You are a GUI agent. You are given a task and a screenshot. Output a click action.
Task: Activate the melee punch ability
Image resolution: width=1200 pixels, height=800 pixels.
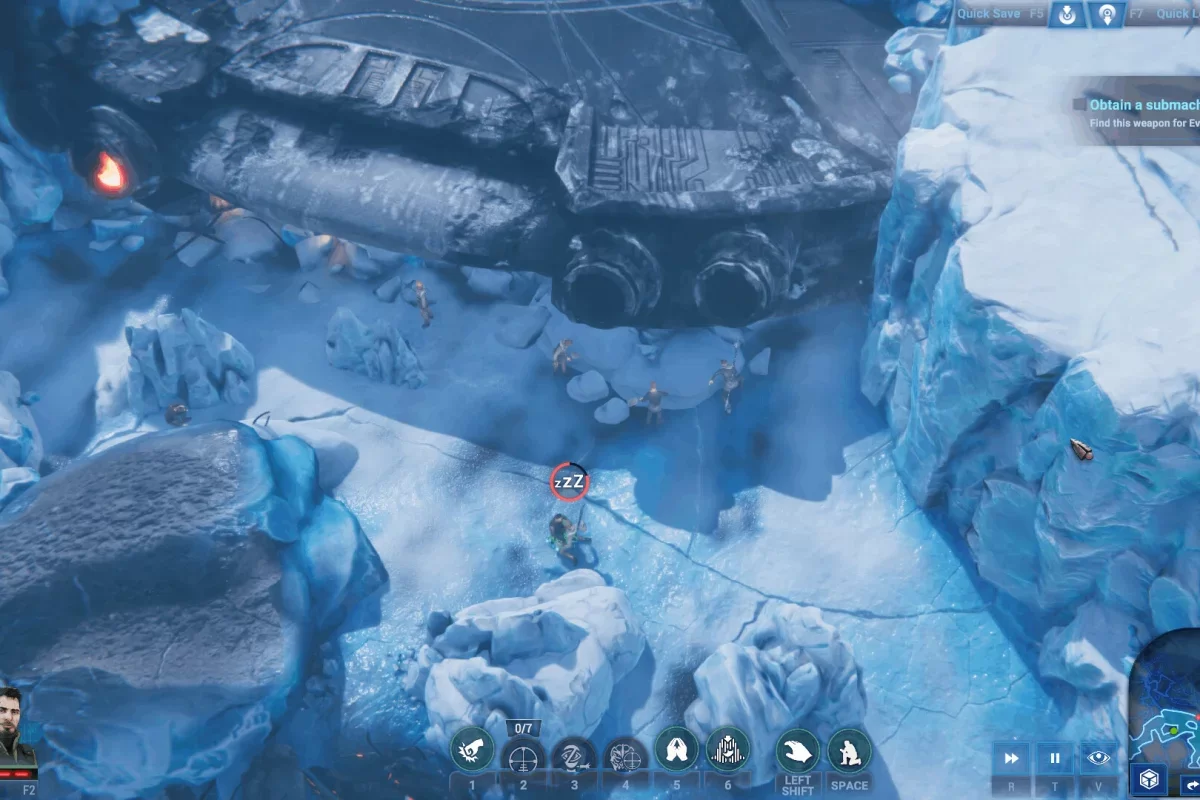tap(473, 749)
